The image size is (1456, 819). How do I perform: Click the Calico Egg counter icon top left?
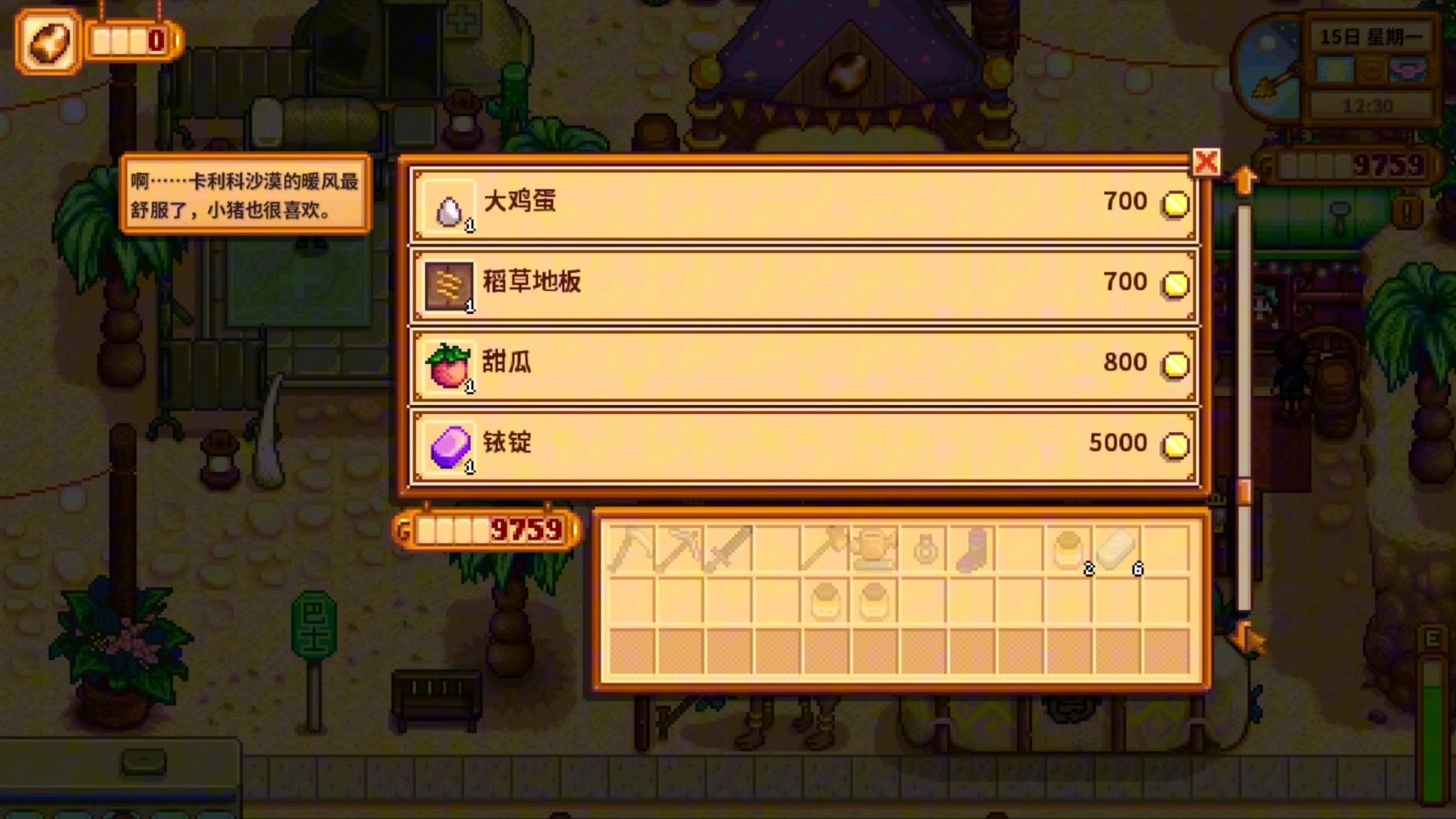click(47, 39)
